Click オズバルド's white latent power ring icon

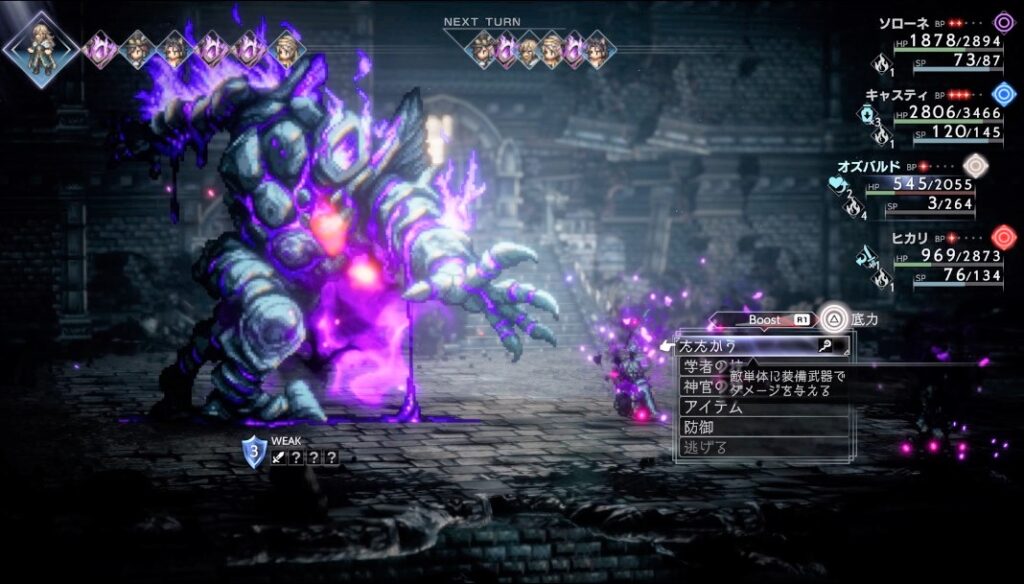[x=975, y=166]
